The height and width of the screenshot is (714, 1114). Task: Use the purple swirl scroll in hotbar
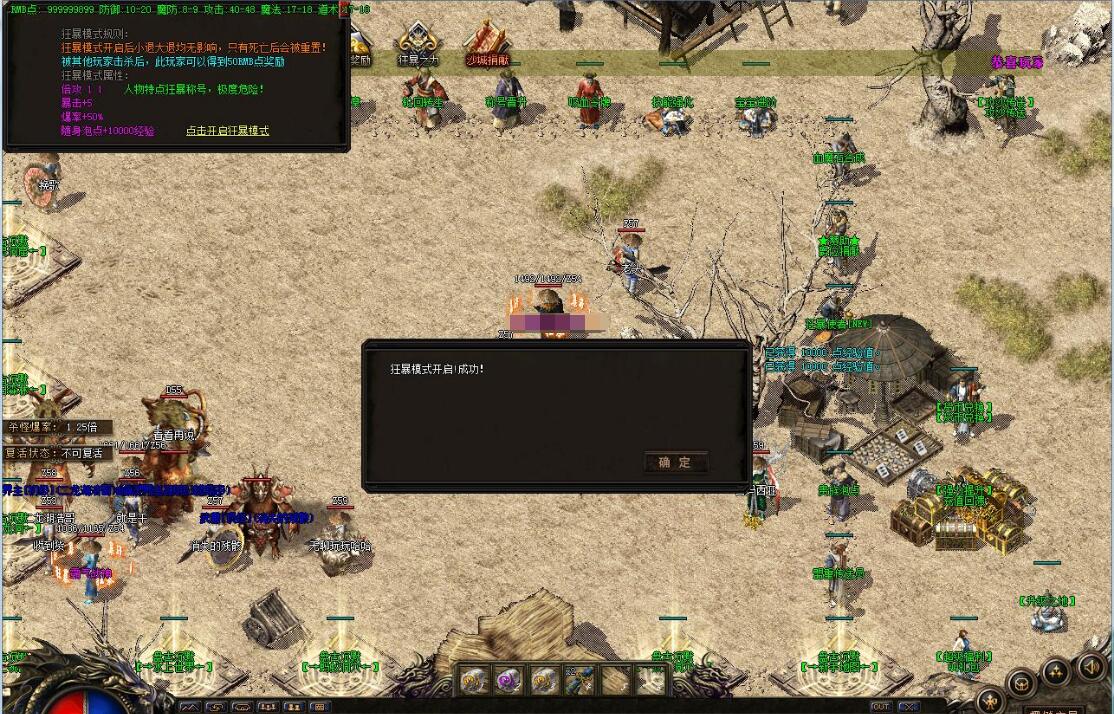[x=509, y=680]
